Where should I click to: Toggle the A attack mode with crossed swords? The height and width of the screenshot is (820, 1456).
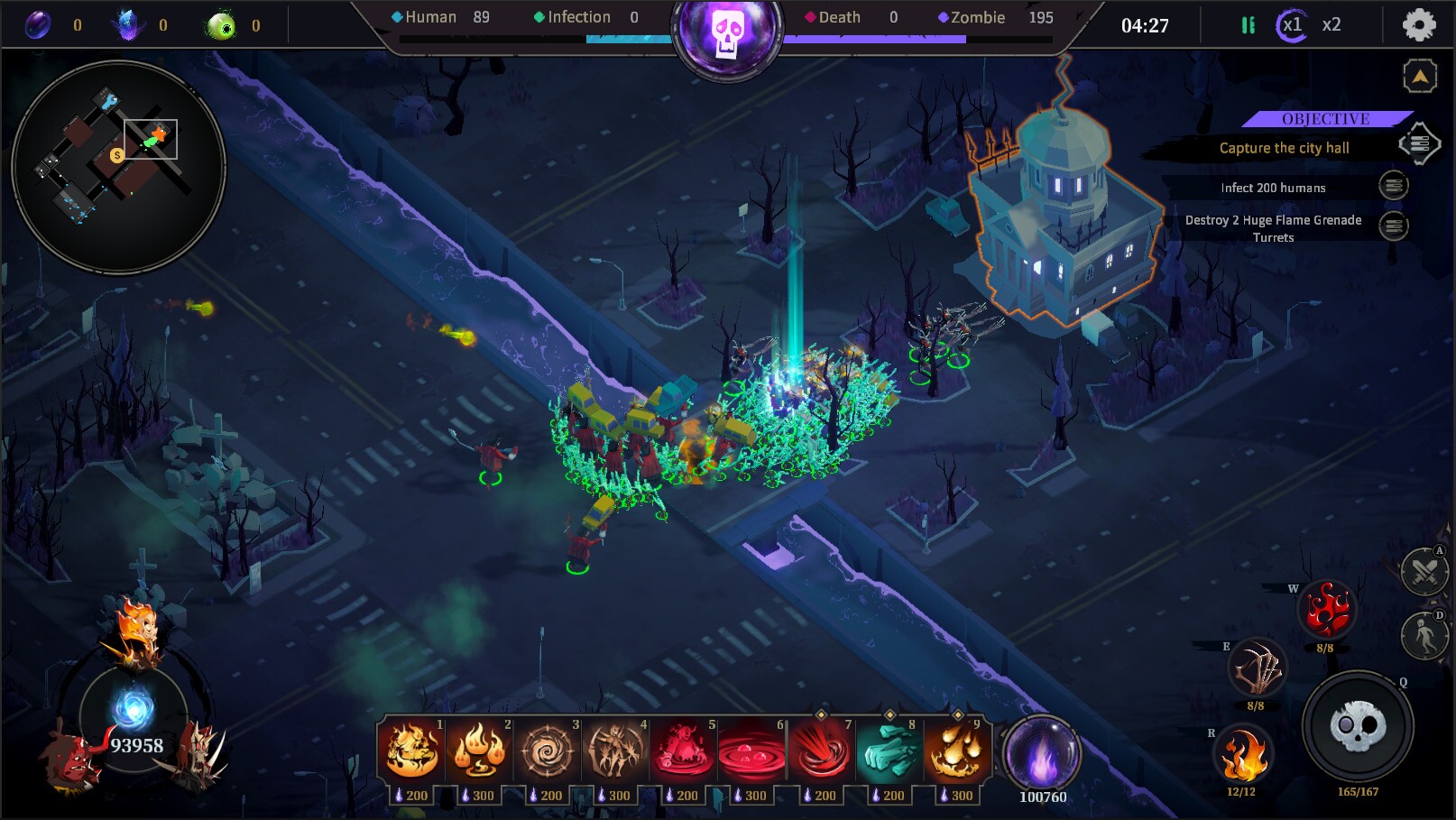1424,574
